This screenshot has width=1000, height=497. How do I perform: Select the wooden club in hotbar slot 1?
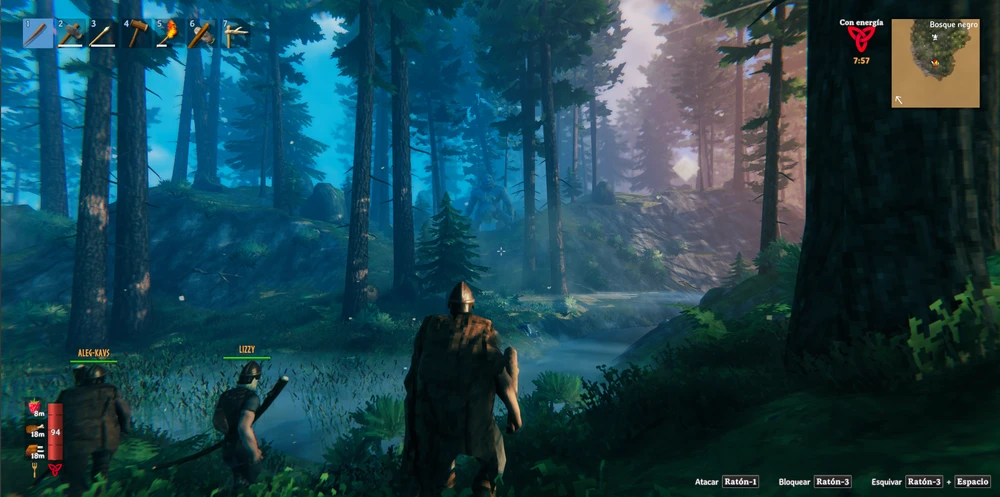(38, 34)
